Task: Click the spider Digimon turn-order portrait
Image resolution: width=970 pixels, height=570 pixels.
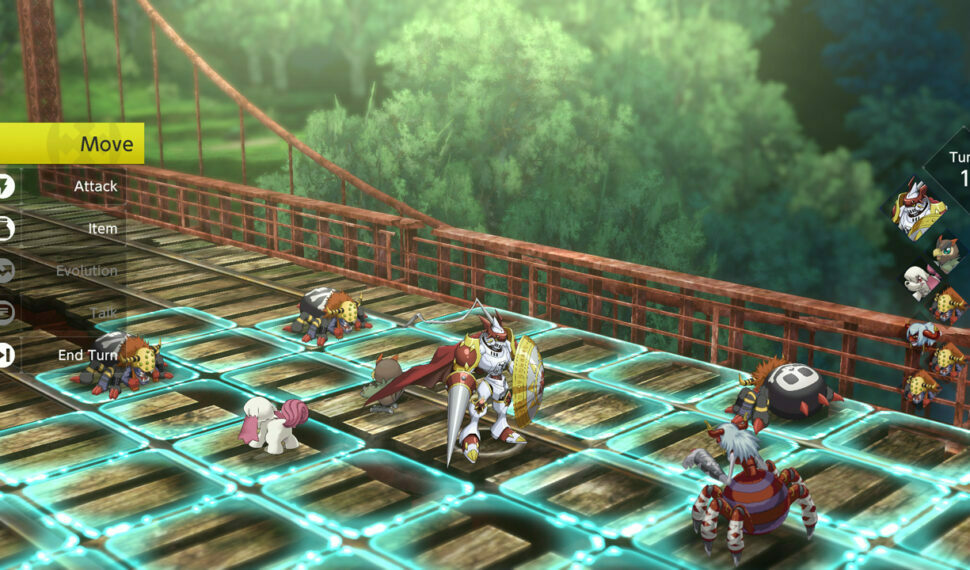Action: (x=923, y=333)
